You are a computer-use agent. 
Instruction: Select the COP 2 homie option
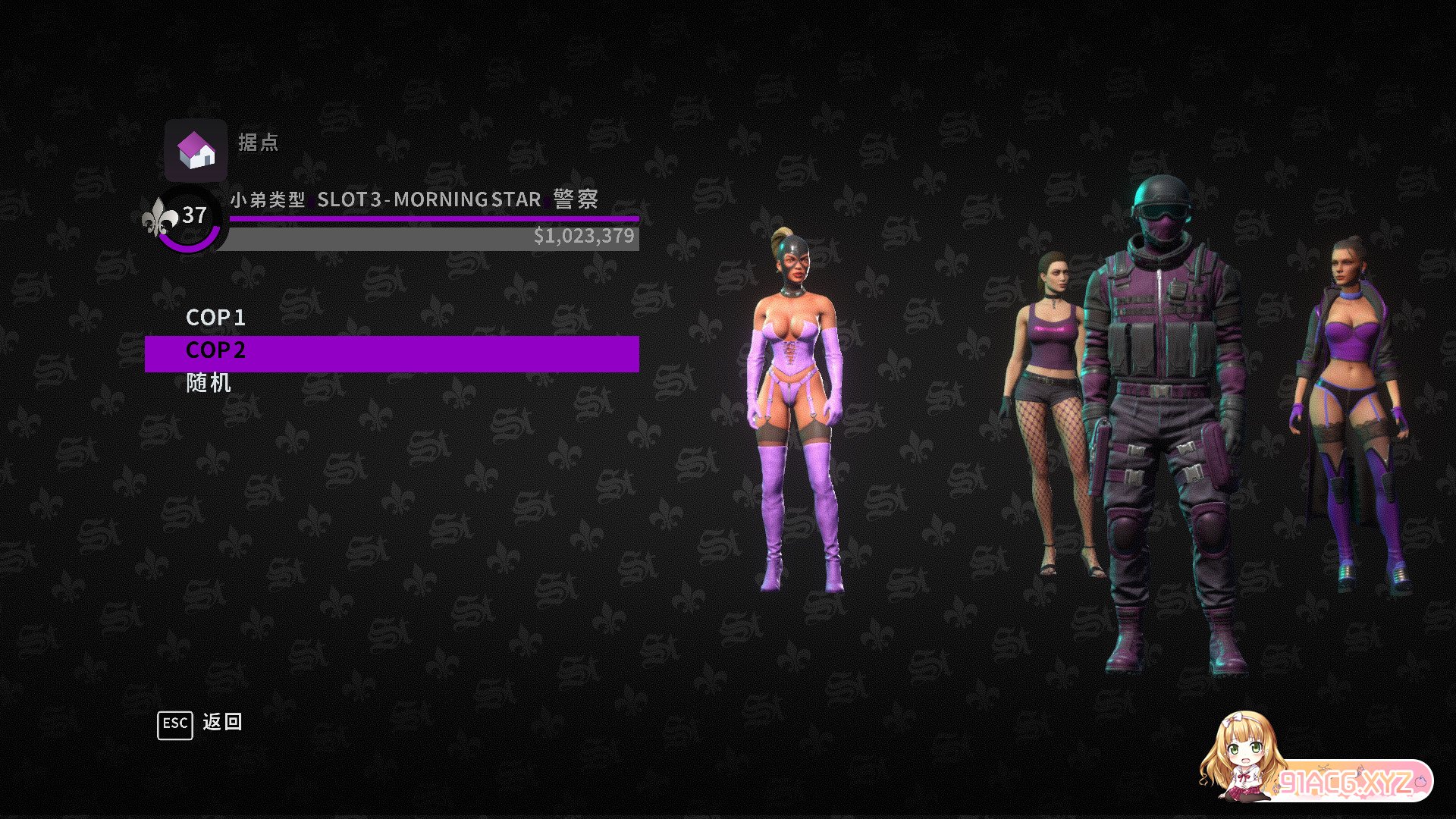click(216, 350)
